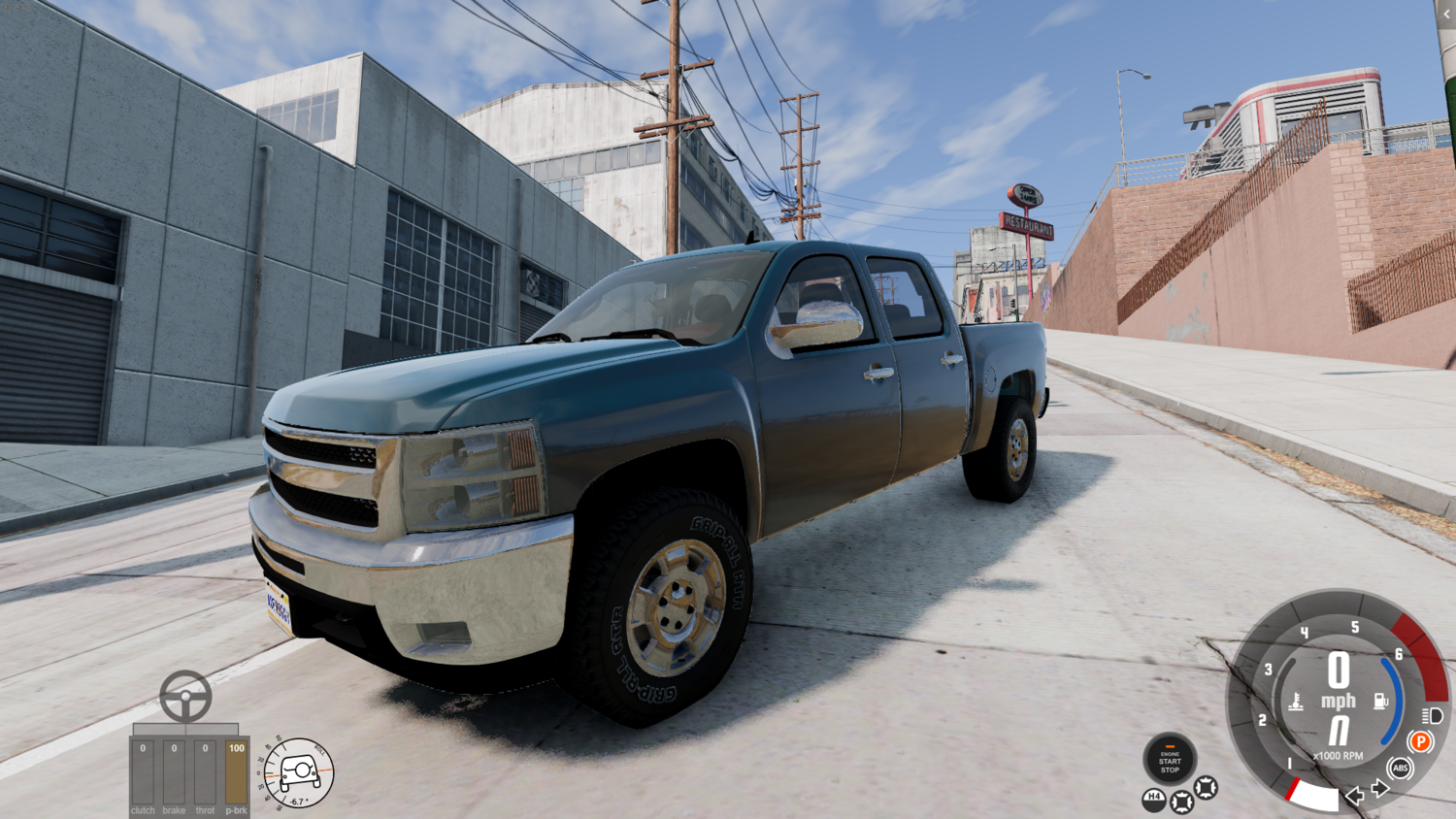The width and height of the screenshot is (1456, 819).
Task: Click the headlight beam icon
Action: pos(1434,716)
